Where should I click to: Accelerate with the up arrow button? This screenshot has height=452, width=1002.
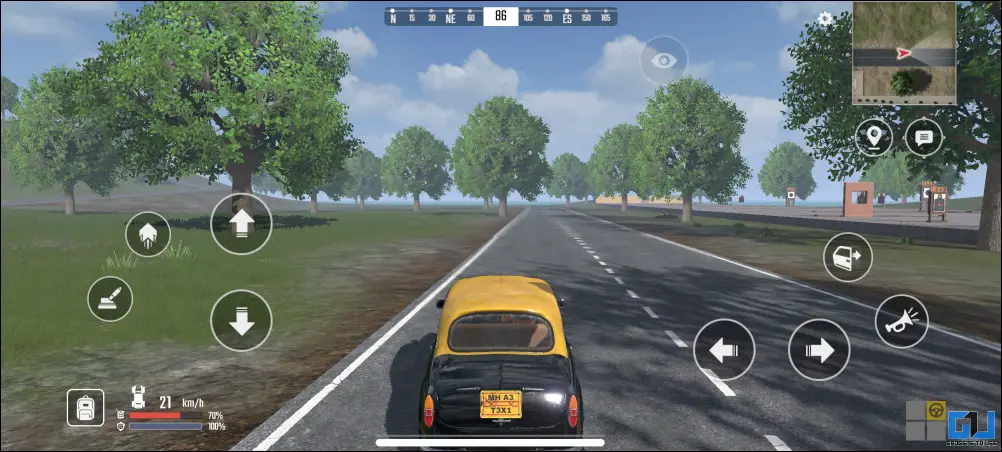click(241, 223)
